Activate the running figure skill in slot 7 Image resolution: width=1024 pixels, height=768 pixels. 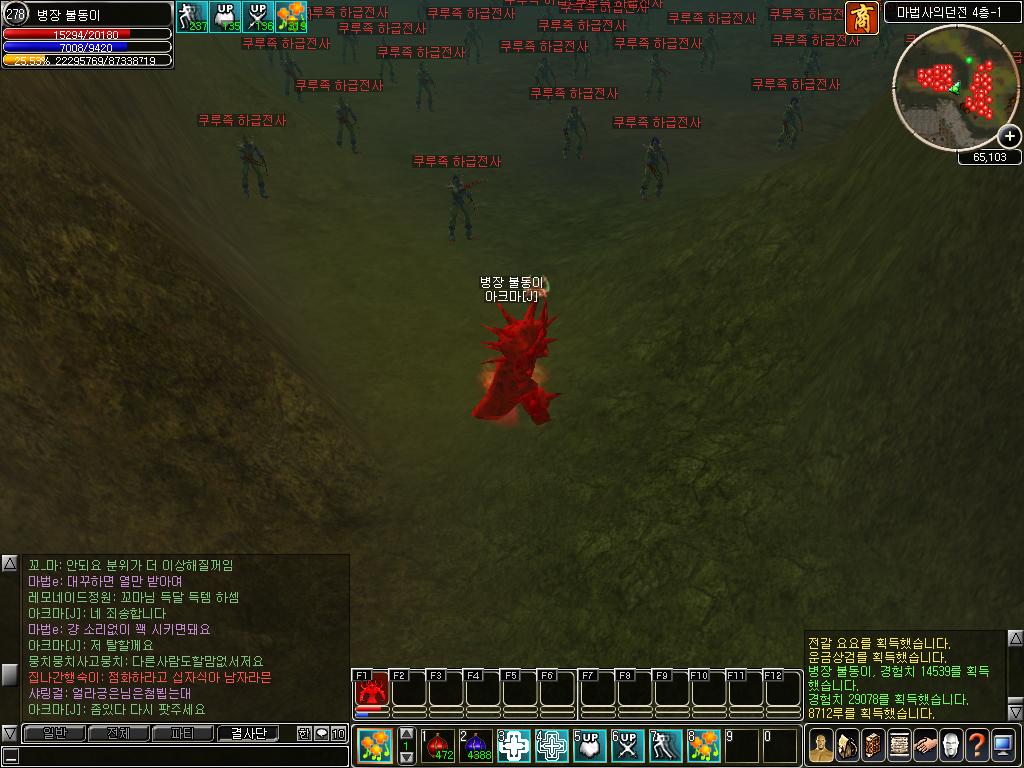coord(666,745)
